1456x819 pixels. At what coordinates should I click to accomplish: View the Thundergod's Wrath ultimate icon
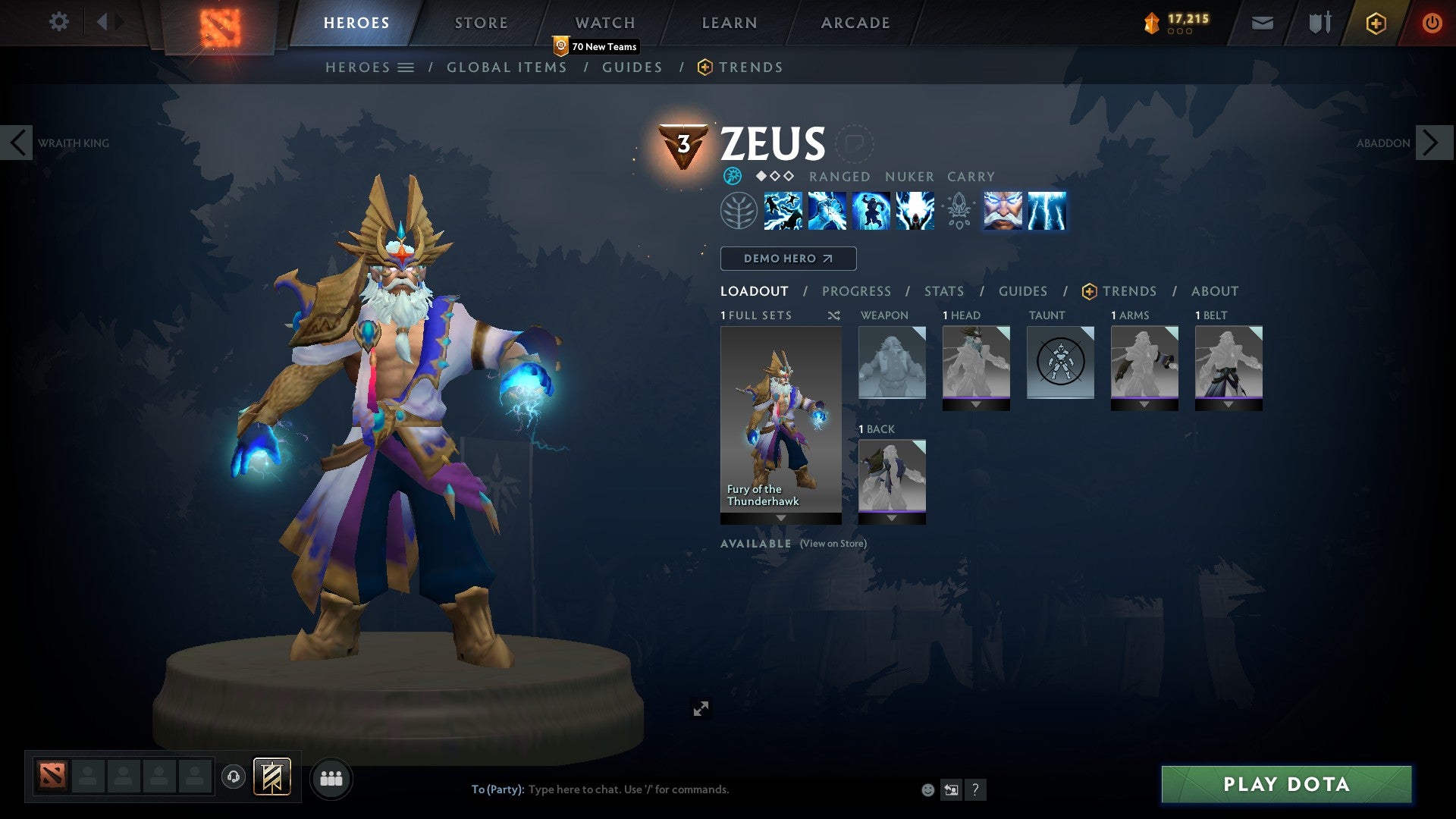914,212
